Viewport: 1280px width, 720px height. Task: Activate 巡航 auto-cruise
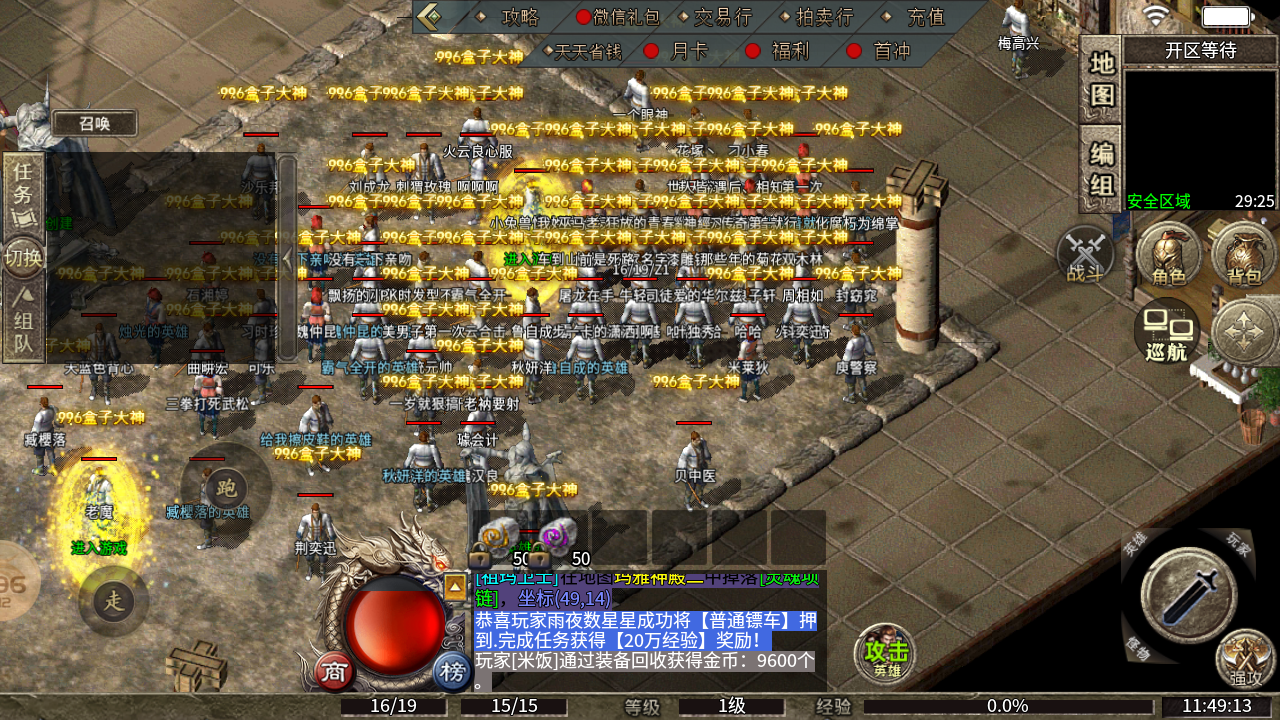pos(1167,331)
